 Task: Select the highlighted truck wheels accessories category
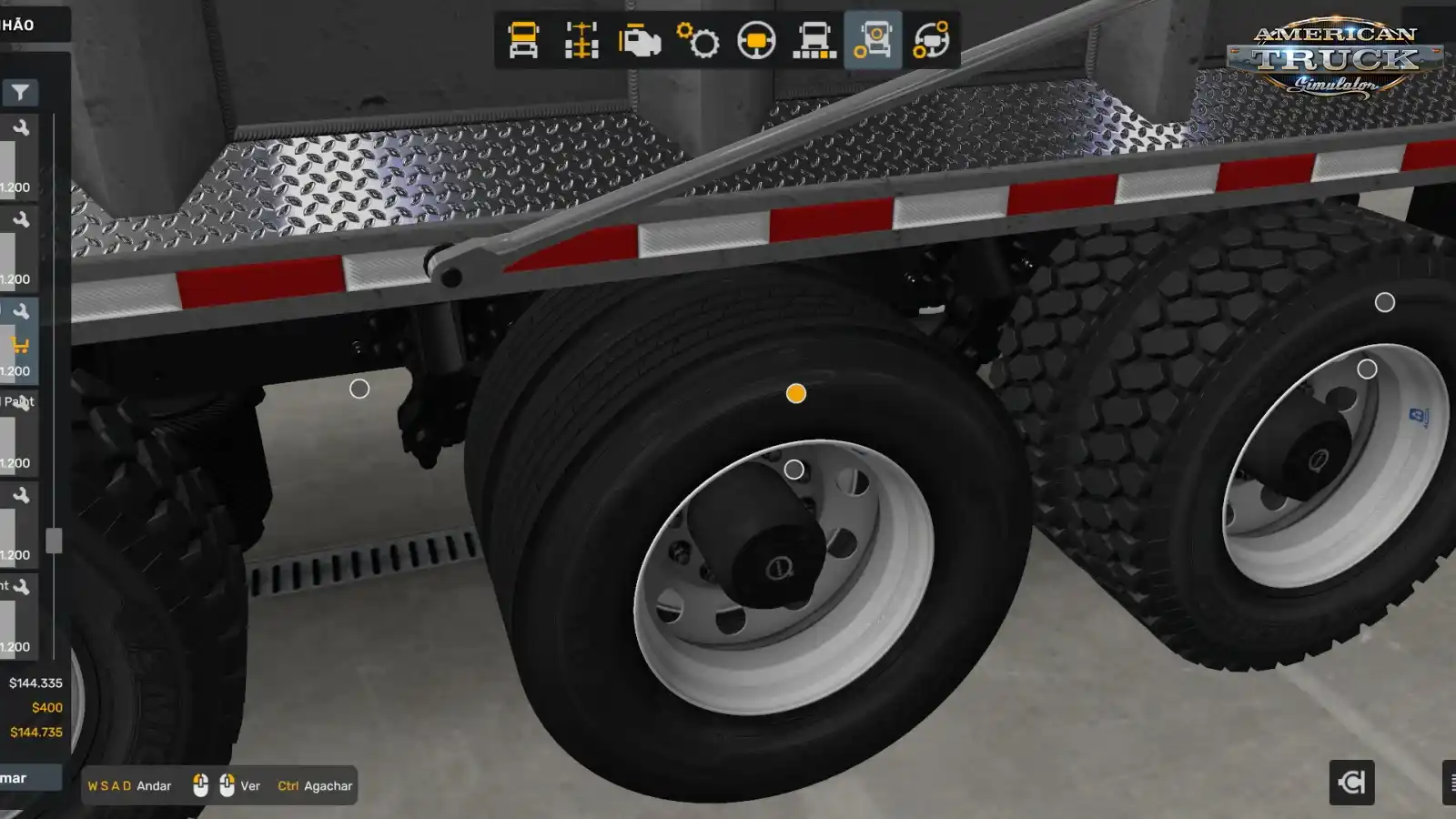click(873, 41)
